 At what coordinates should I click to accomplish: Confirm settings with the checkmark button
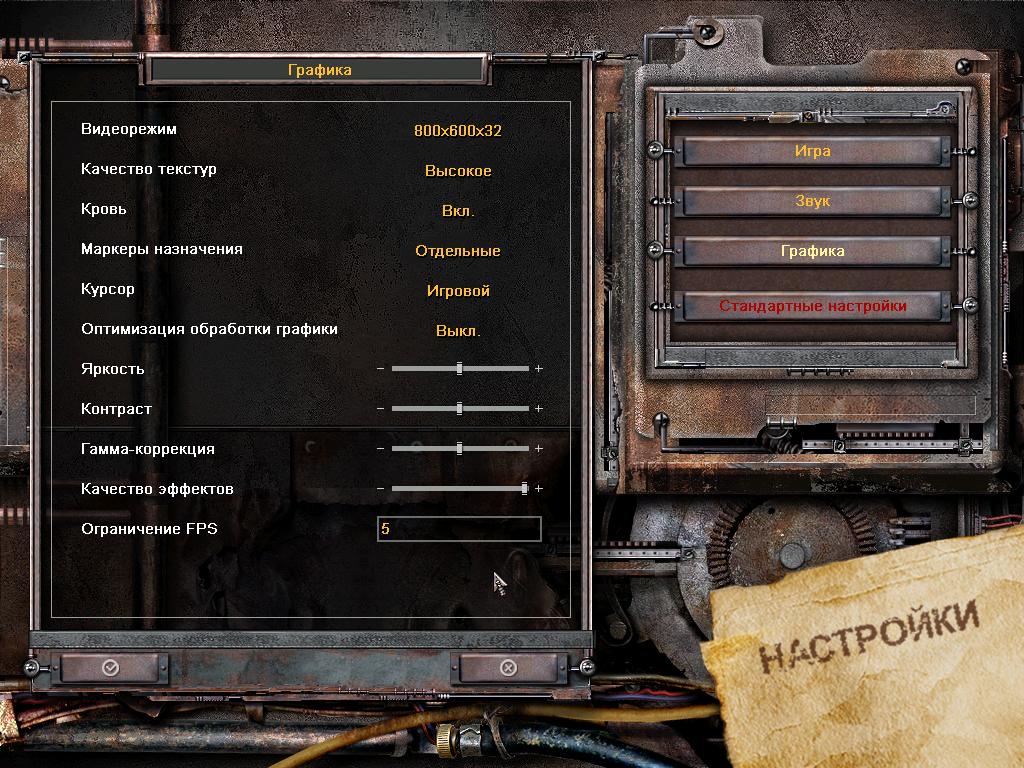pyautogui.click(x=110, y=667)
